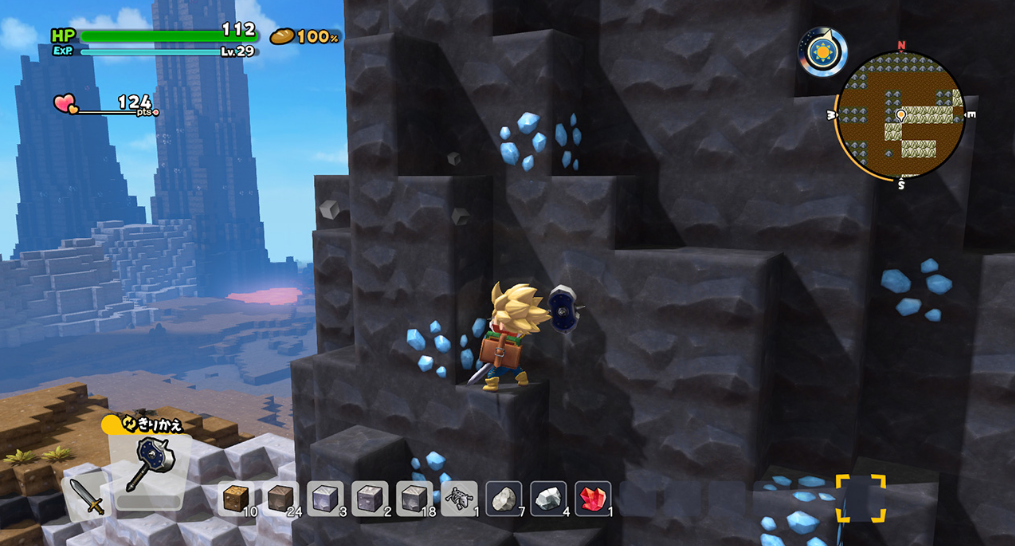The width and height of the screenshot is (1015, 546).
Task: Open the circular minimap
Action: [900, 115]
